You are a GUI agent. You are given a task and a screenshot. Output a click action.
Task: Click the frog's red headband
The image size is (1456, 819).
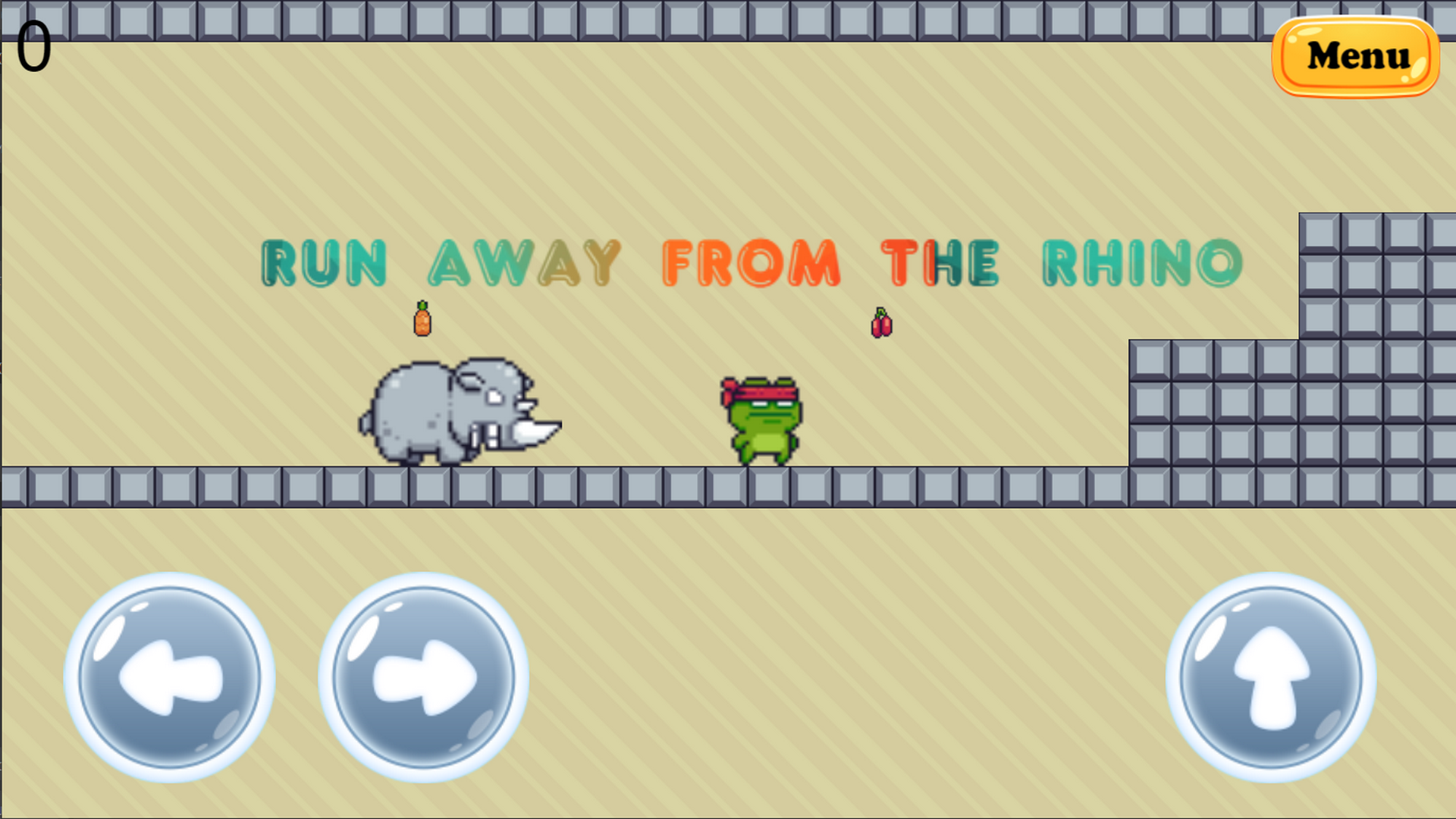766,392
